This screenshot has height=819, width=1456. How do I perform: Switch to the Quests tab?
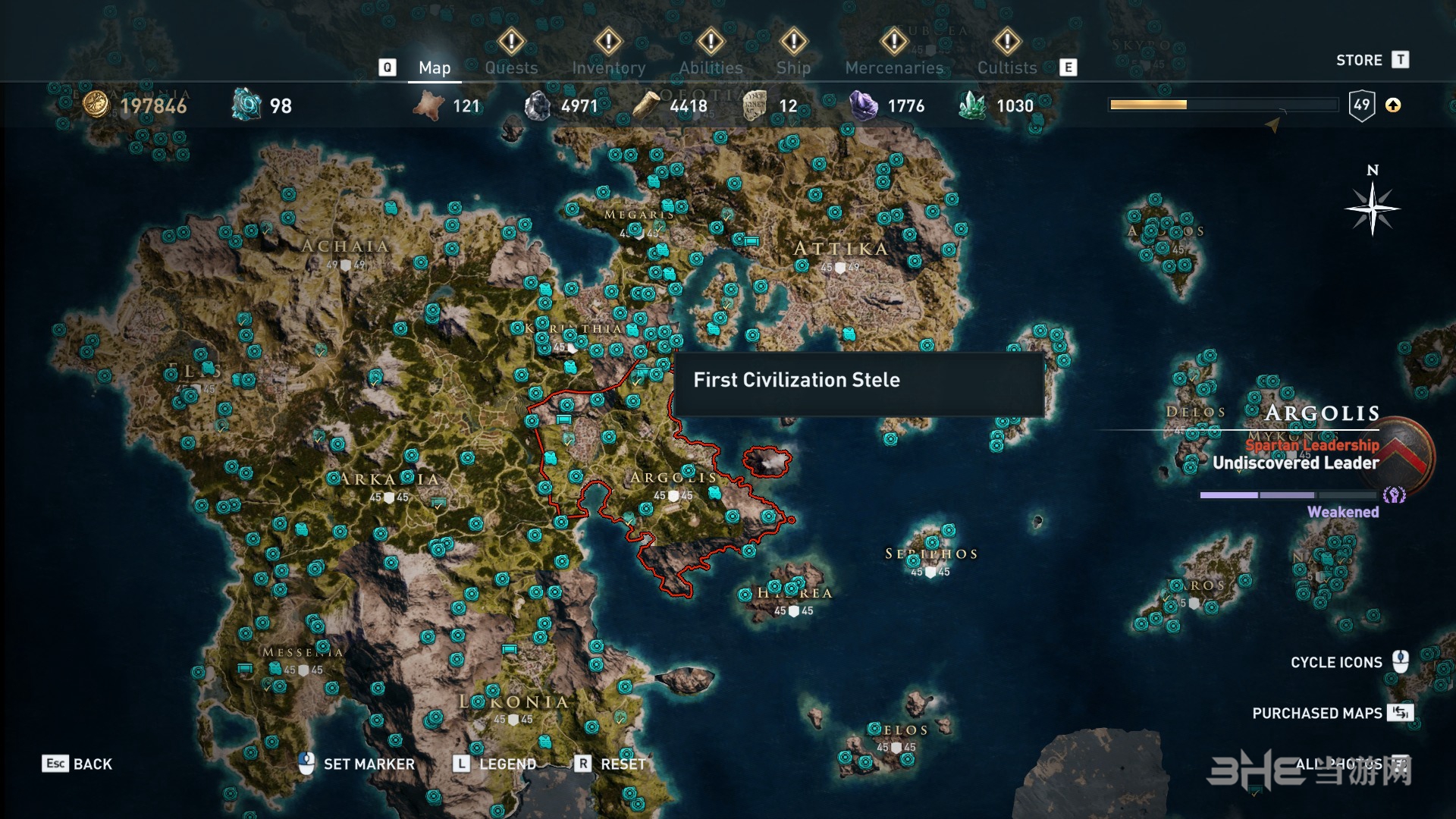(511, 67)
